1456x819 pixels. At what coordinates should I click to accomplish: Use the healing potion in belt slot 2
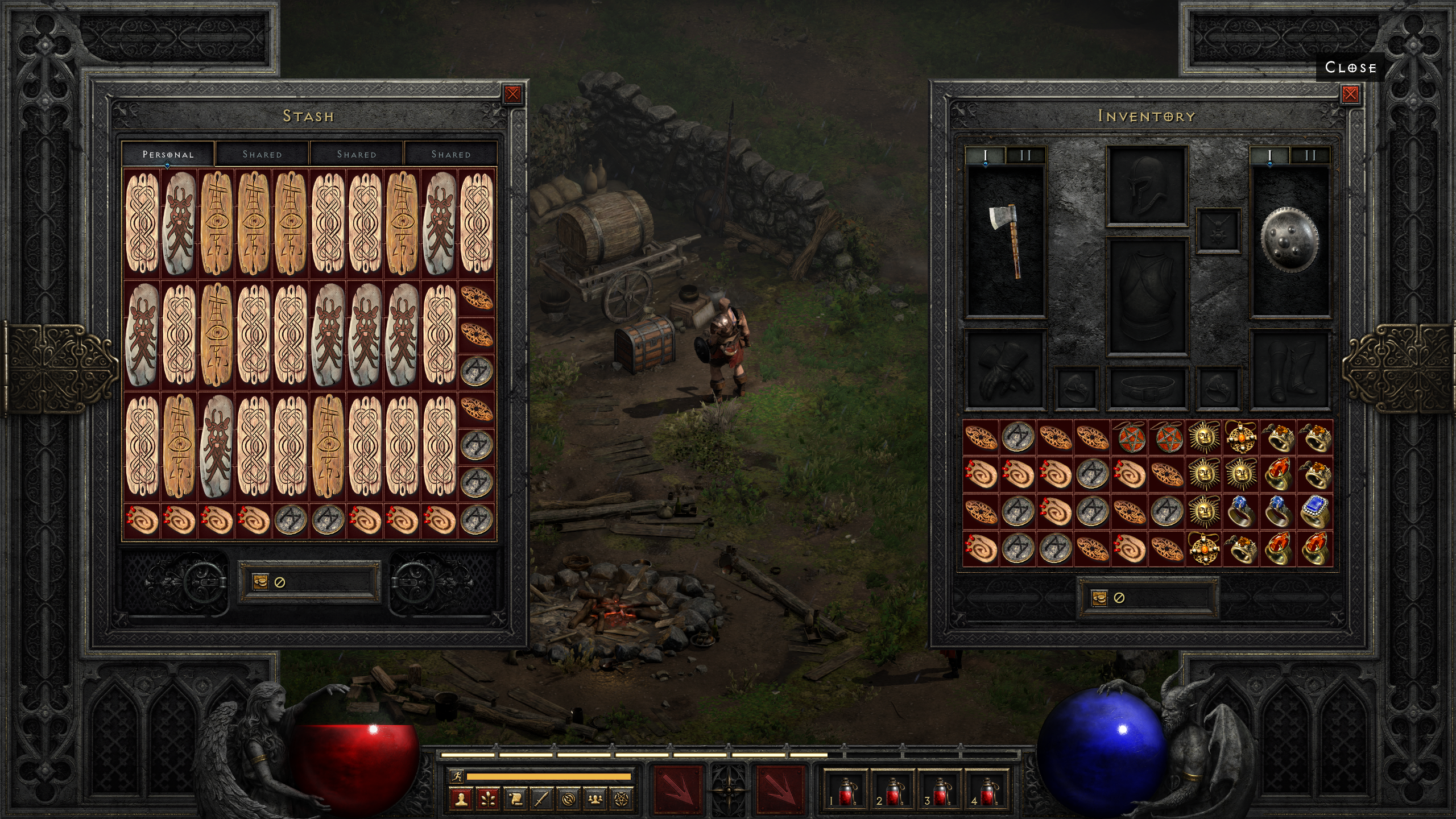pyautogui.click(x=894, y=792)
